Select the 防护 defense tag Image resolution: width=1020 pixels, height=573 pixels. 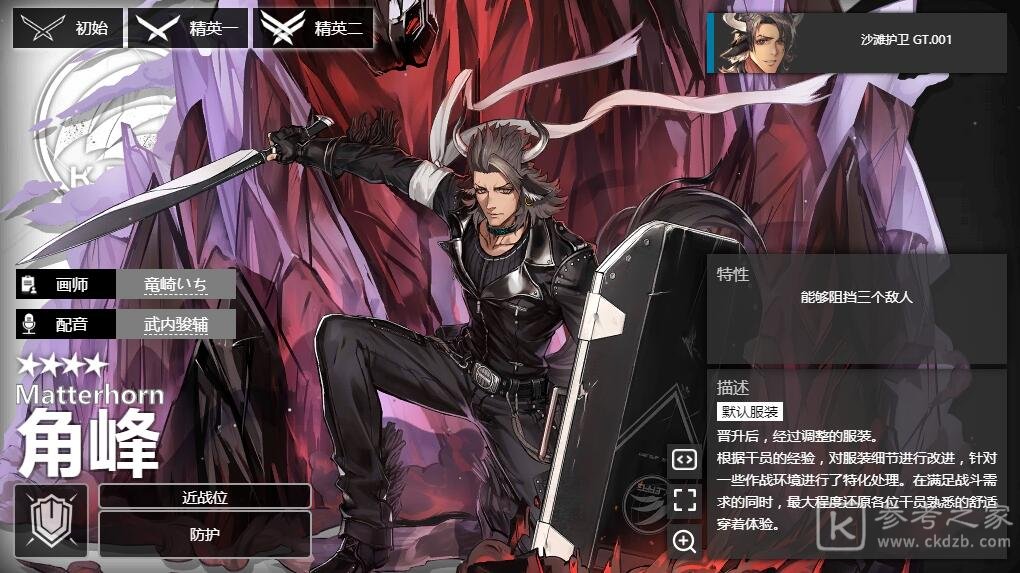(205, 534)
